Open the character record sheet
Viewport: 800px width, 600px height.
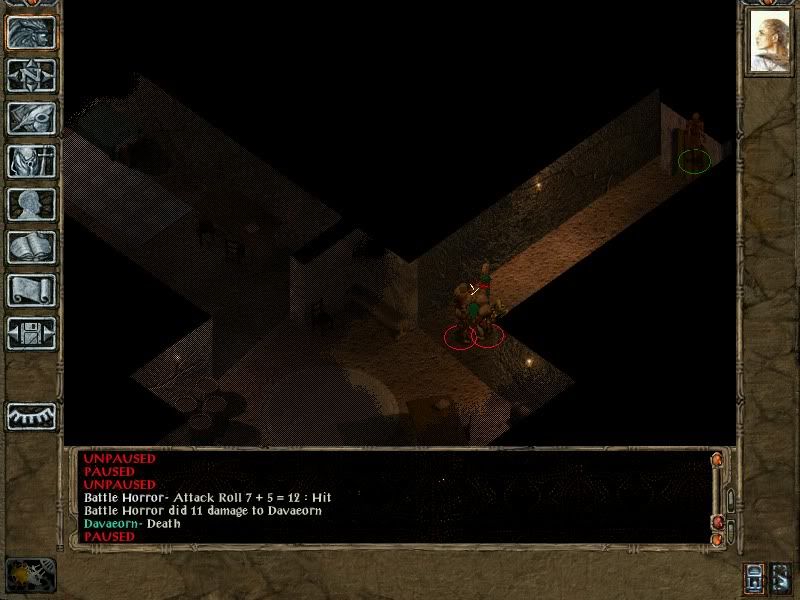click(30, 204)
